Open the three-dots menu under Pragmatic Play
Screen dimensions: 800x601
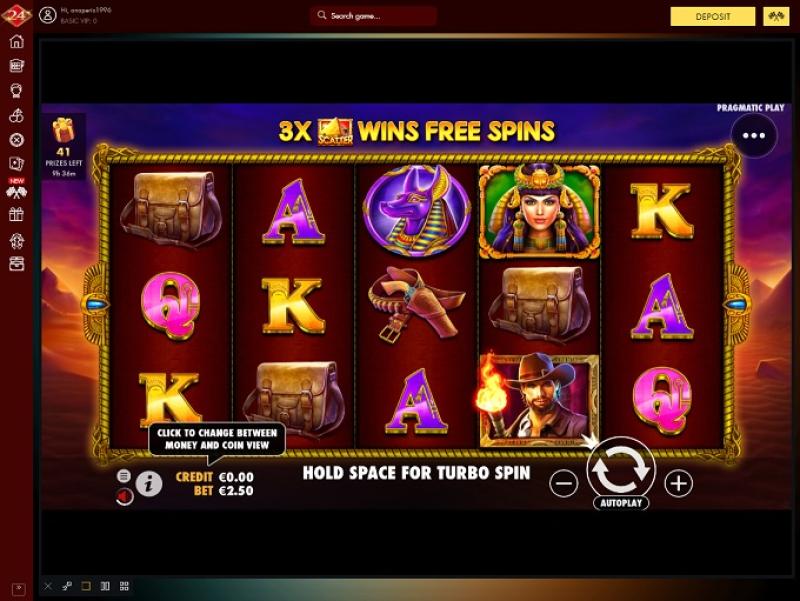click(753, 135)
